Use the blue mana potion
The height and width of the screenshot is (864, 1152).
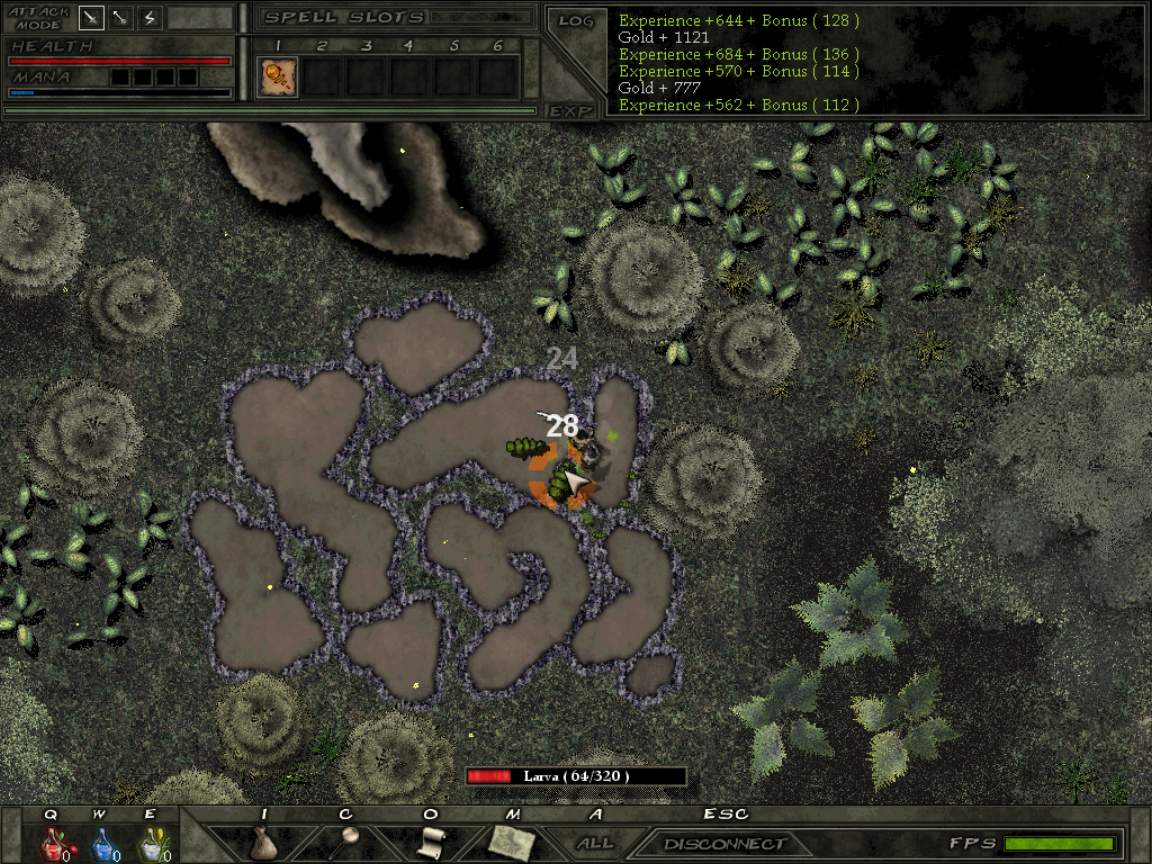(x=103, y=845)
